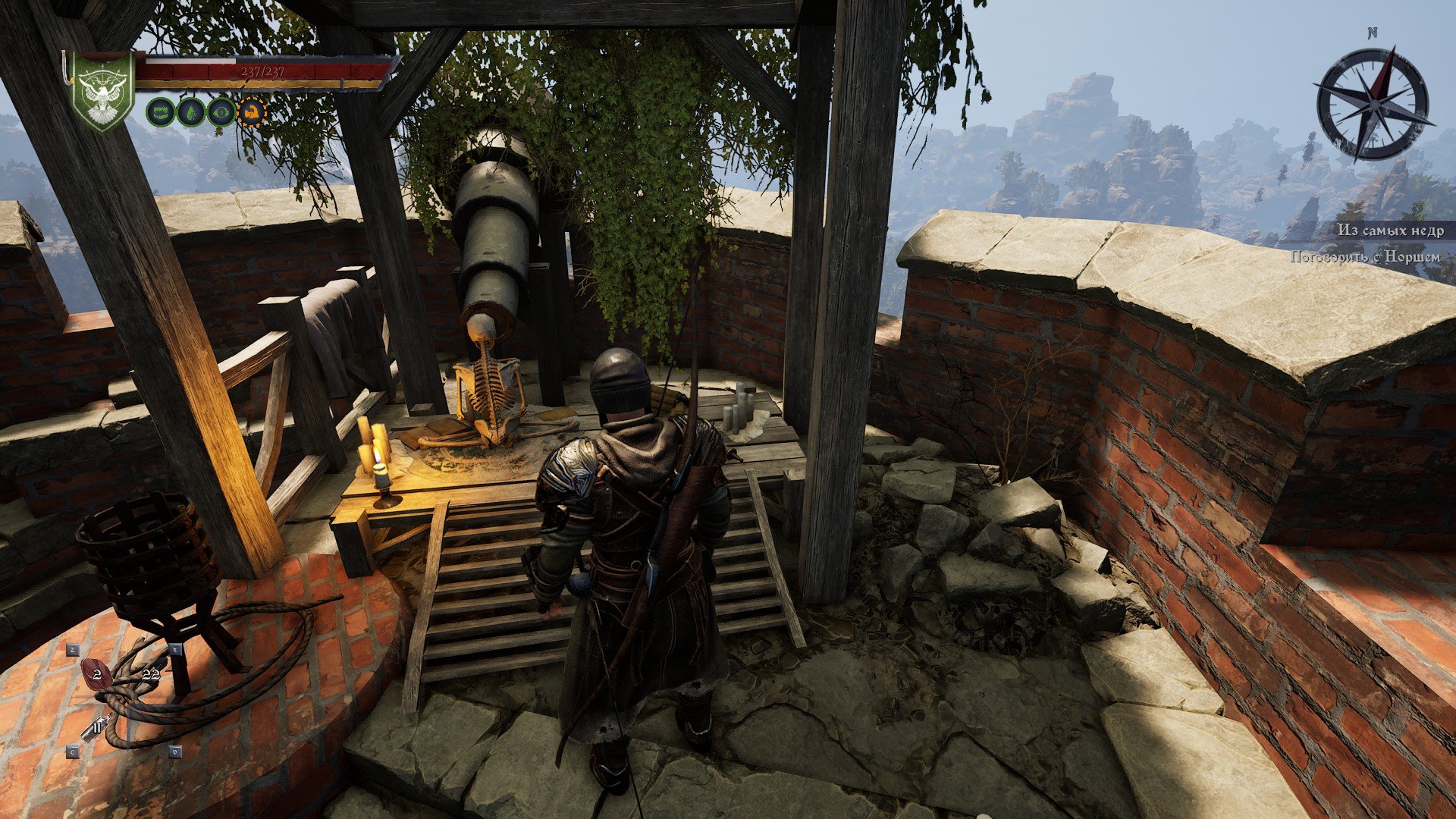This screenshot has height=819, width=1456.
Task: Click the green owl class emblem shield
Action: coord(102,92)
